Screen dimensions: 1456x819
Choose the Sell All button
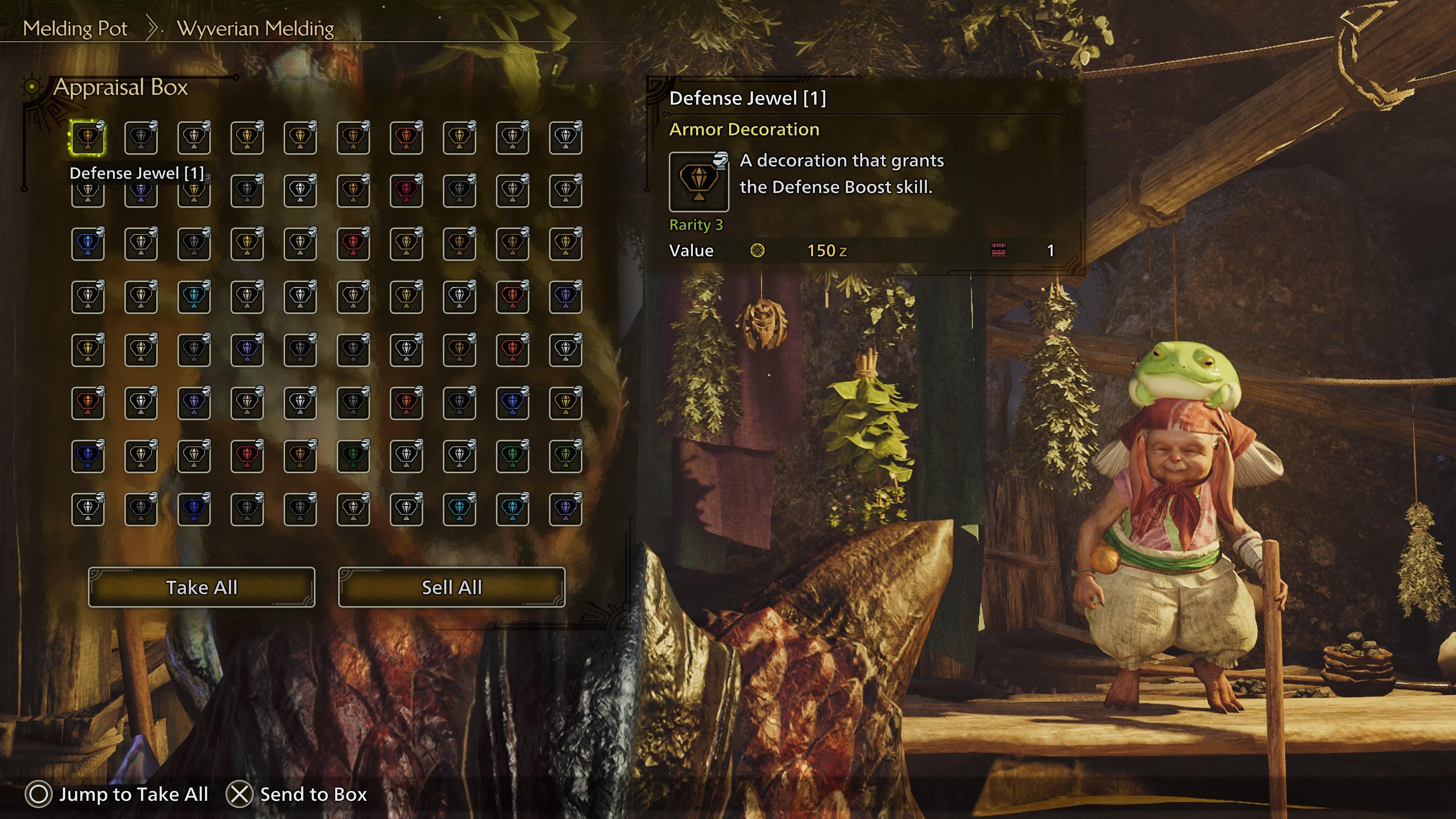coord(452,587)
